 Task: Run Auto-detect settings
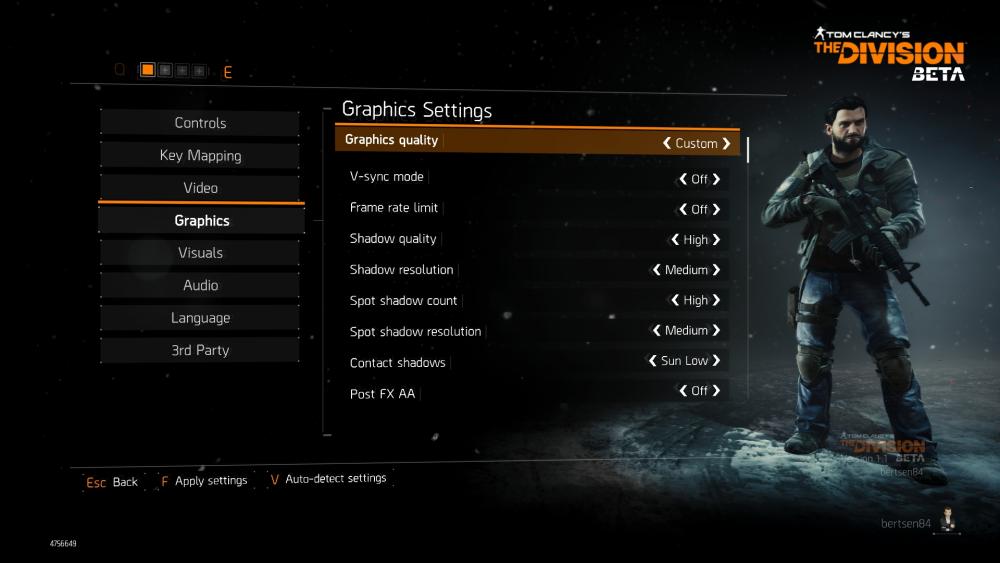point(328,479)
